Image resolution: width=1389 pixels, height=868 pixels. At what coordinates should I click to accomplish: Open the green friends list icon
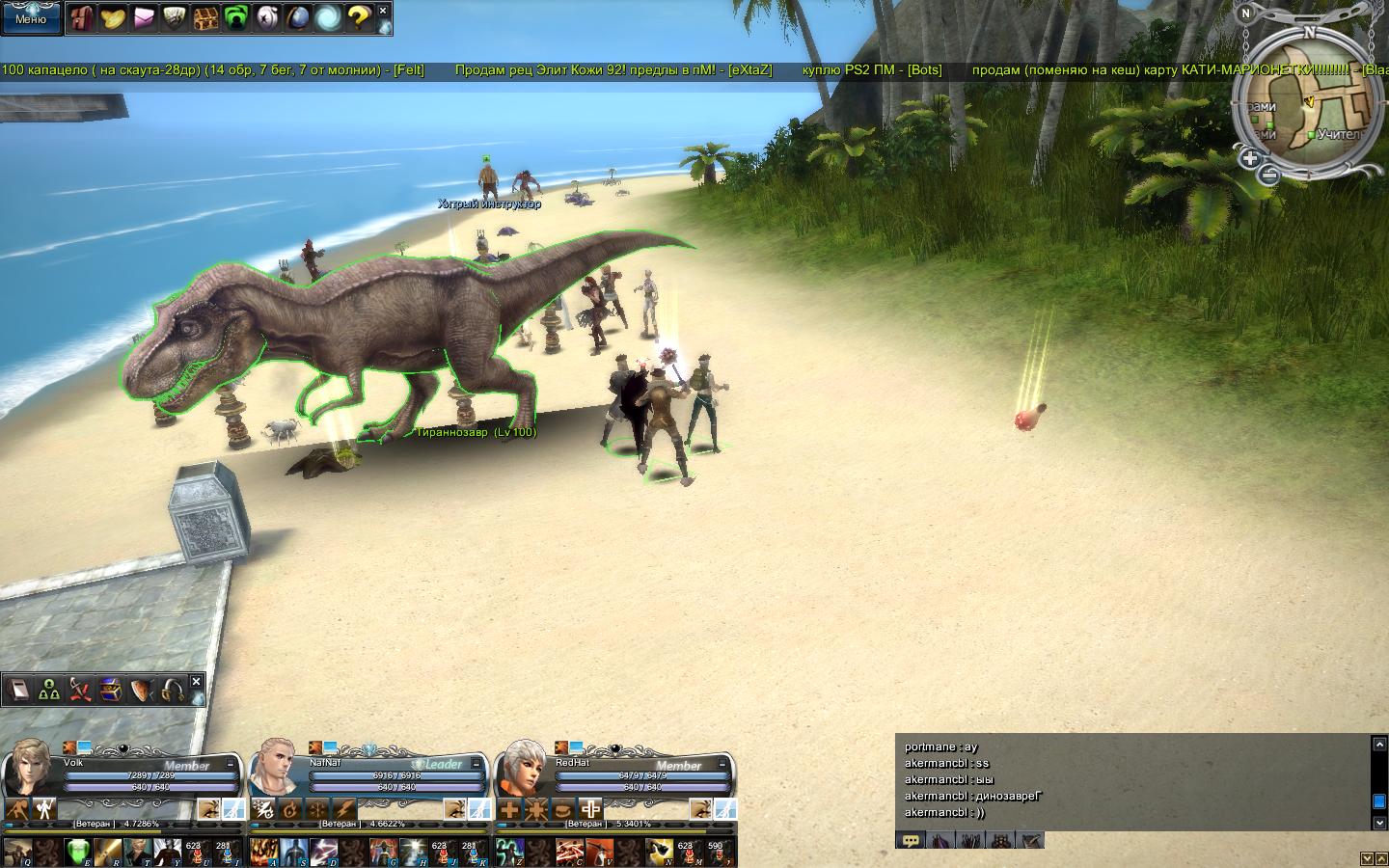235,17
